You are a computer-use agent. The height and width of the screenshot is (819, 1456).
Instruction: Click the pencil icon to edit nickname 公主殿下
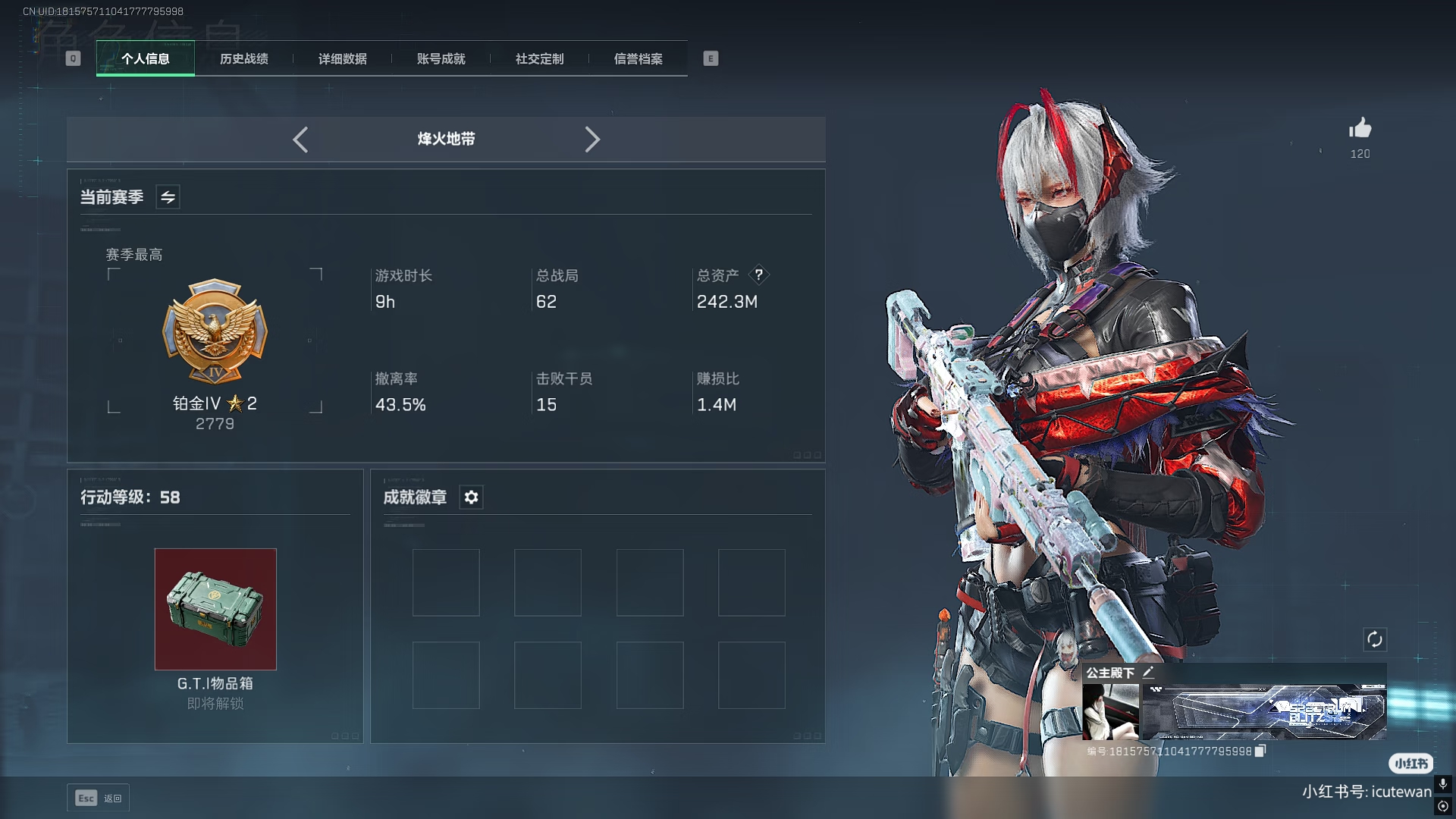pyautogui.click(x=1150, y=672)
